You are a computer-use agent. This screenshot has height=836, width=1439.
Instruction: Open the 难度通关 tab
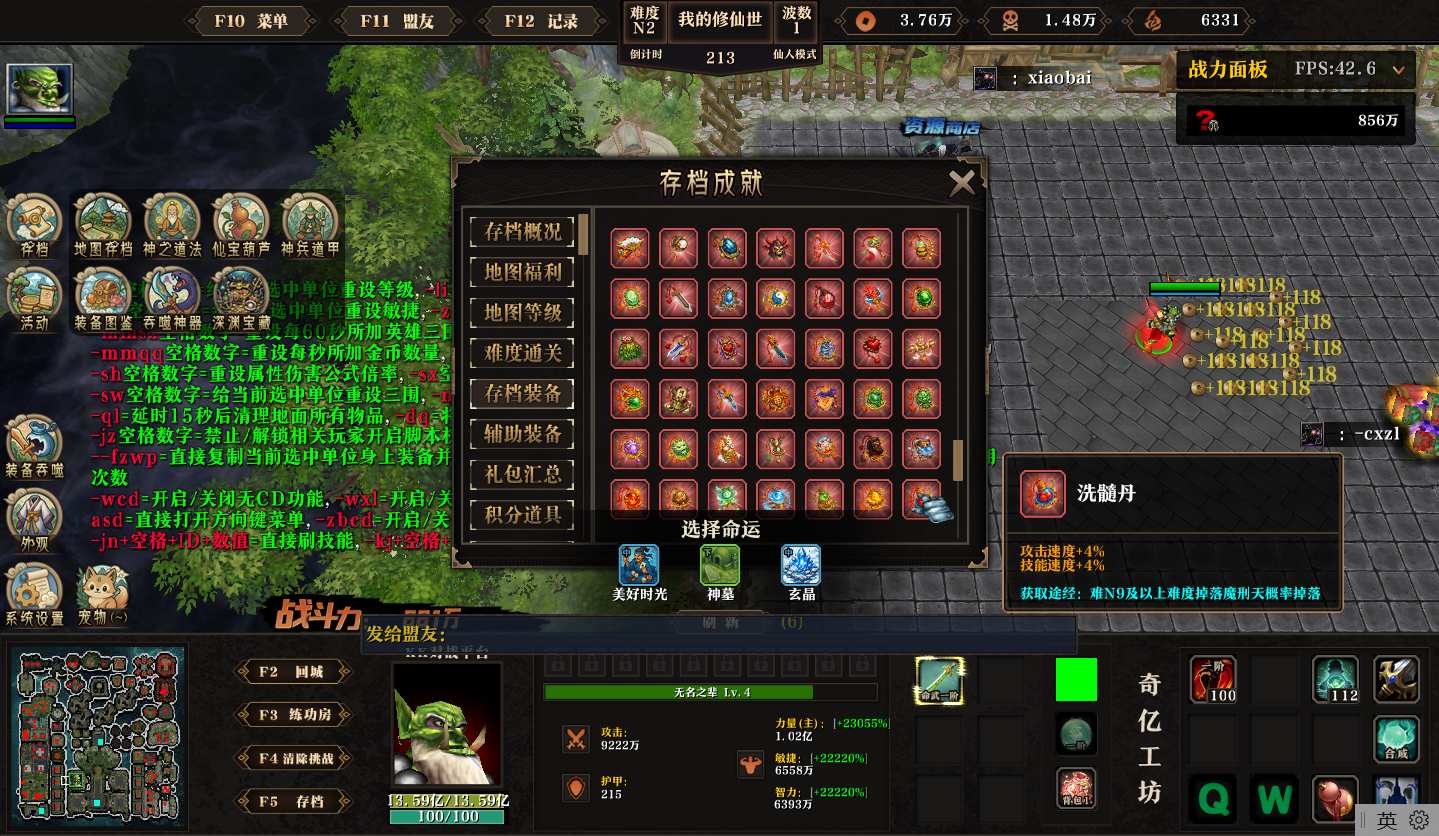(523, 353)
